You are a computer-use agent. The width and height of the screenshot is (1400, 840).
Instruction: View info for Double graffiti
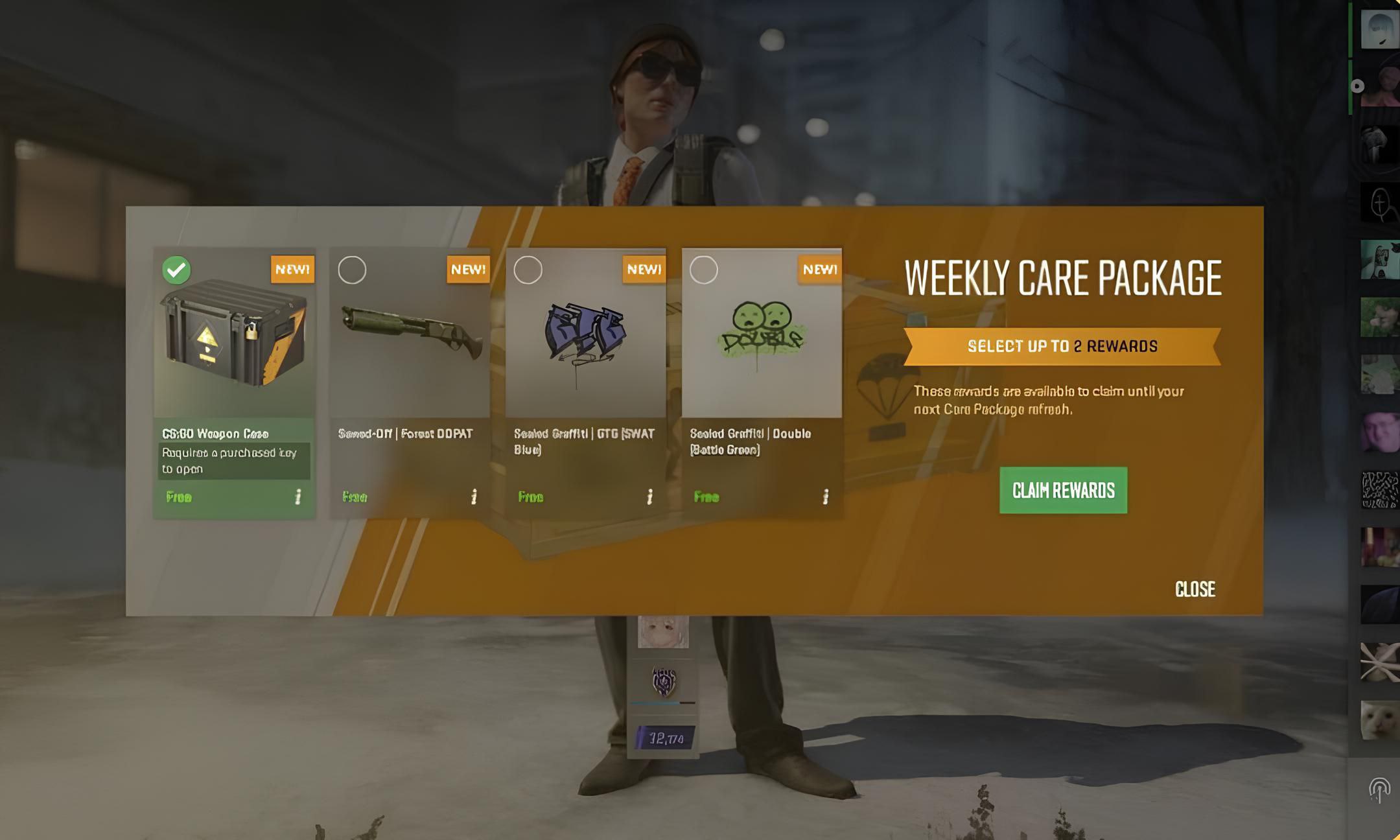[x=825, y=496]
